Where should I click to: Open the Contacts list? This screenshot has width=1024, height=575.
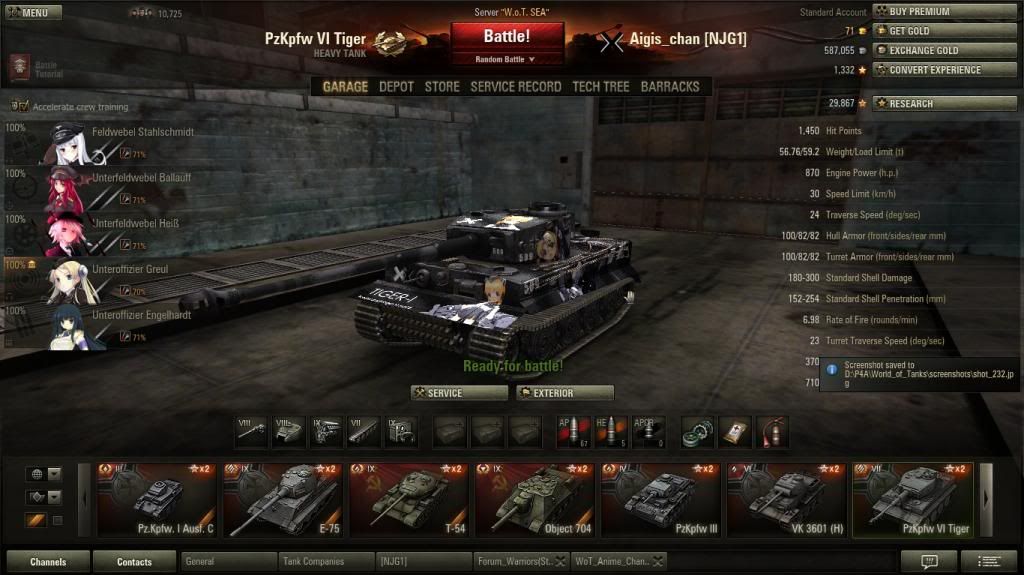pos(134,562)
